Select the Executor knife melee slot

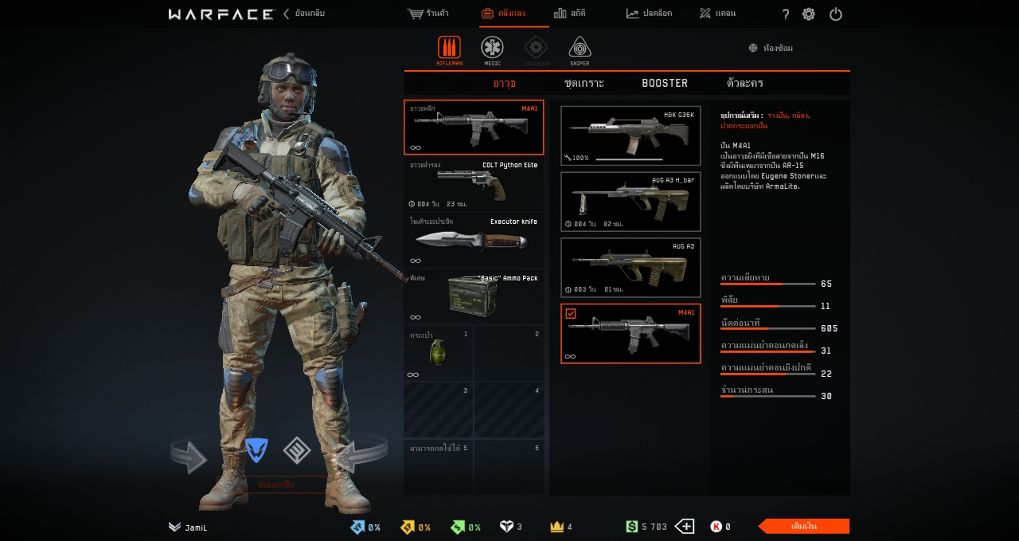(474, 240)
